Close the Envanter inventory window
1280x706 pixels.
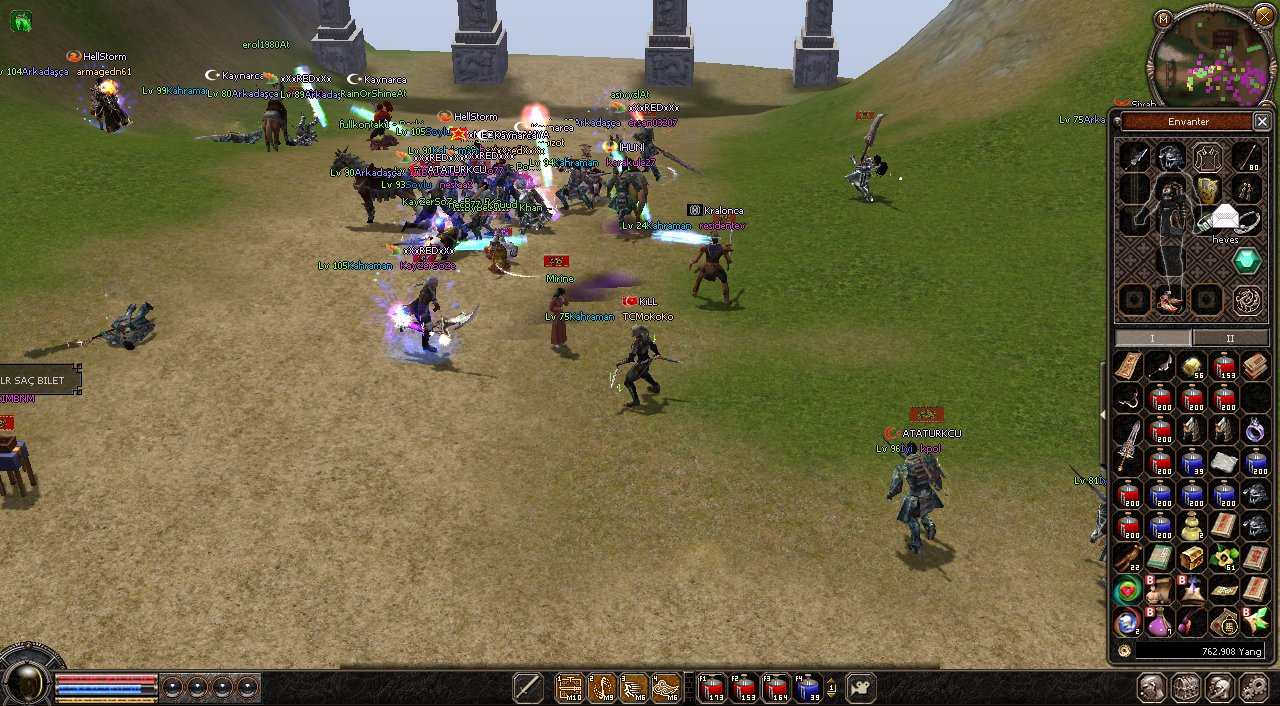click(1262, 122)
